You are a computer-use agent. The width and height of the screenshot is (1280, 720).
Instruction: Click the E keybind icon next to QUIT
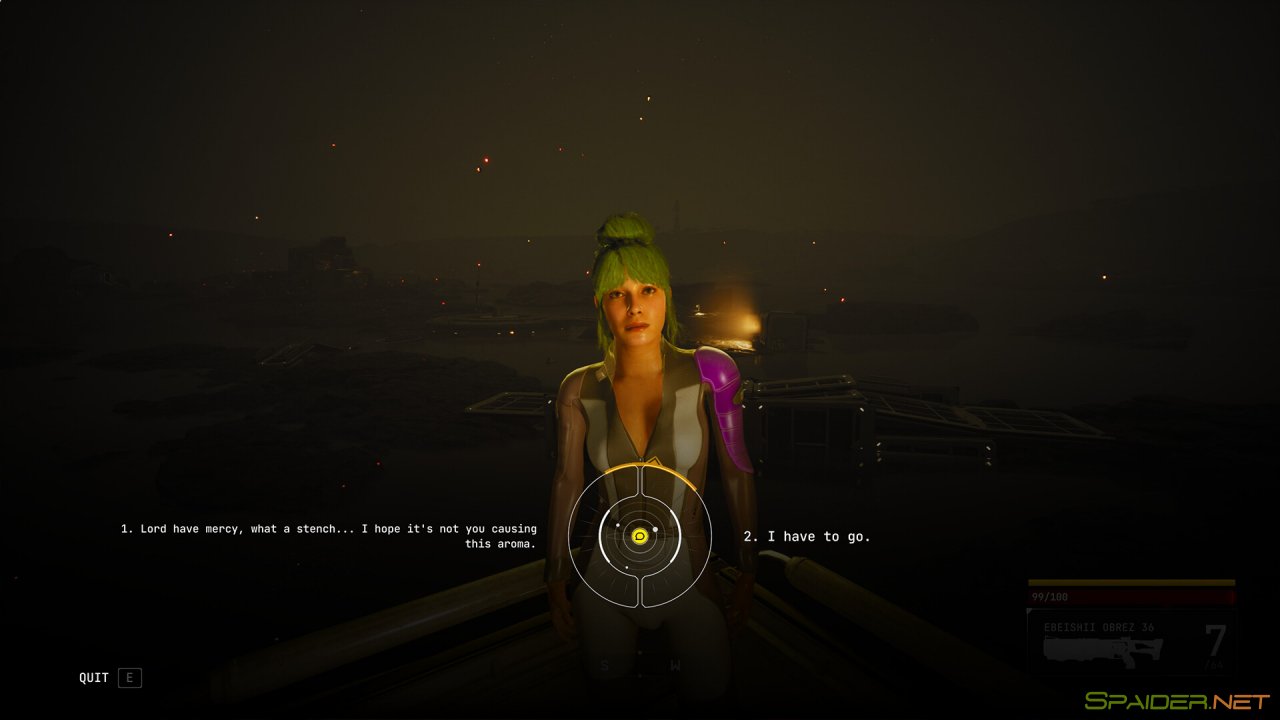pos(129,677)
